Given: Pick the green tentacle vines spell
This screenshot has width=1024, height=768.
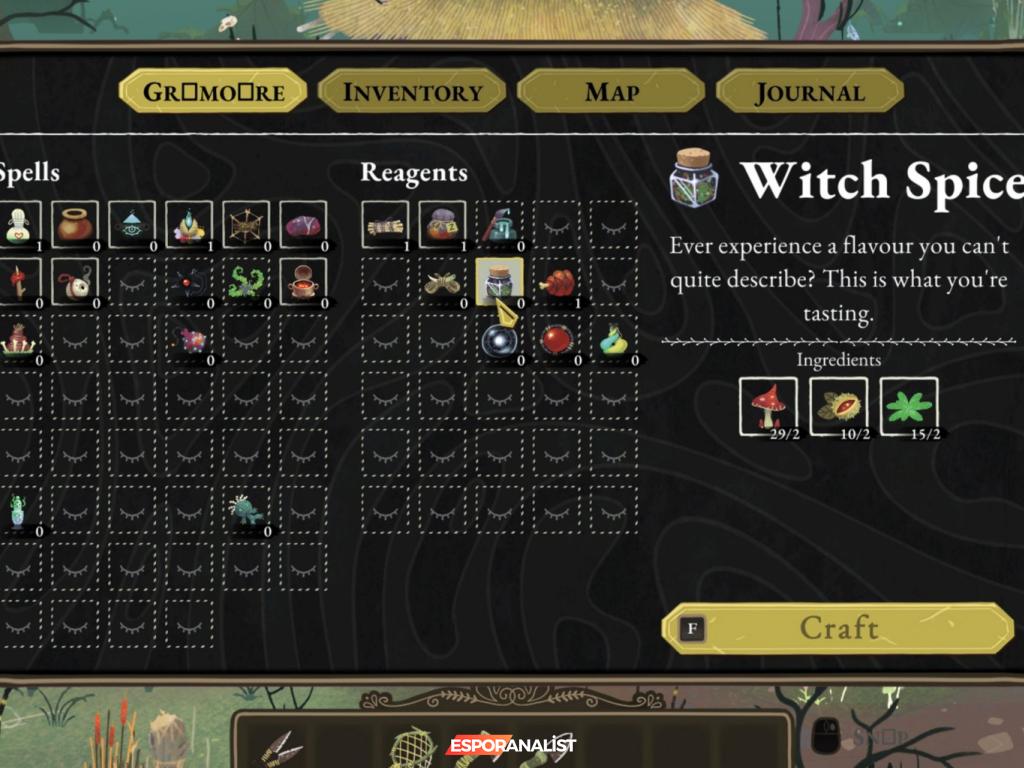Looking at the screenshot, I should [x=245, y=283].
